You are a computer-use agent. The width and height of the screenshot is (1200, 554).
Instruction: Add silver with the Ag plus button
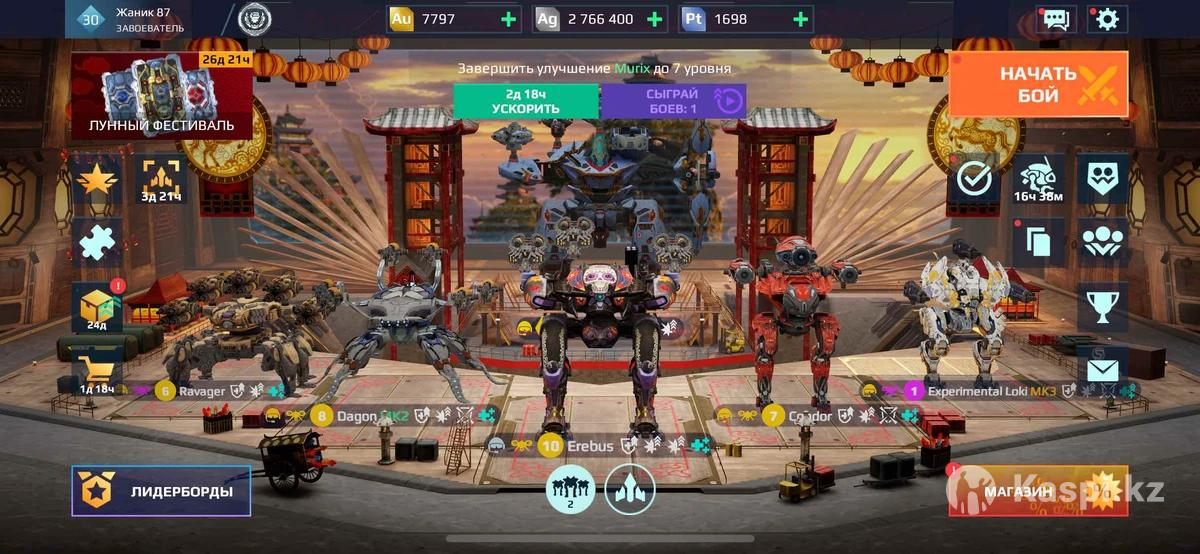pyautogui.click(x=655, y=19)
